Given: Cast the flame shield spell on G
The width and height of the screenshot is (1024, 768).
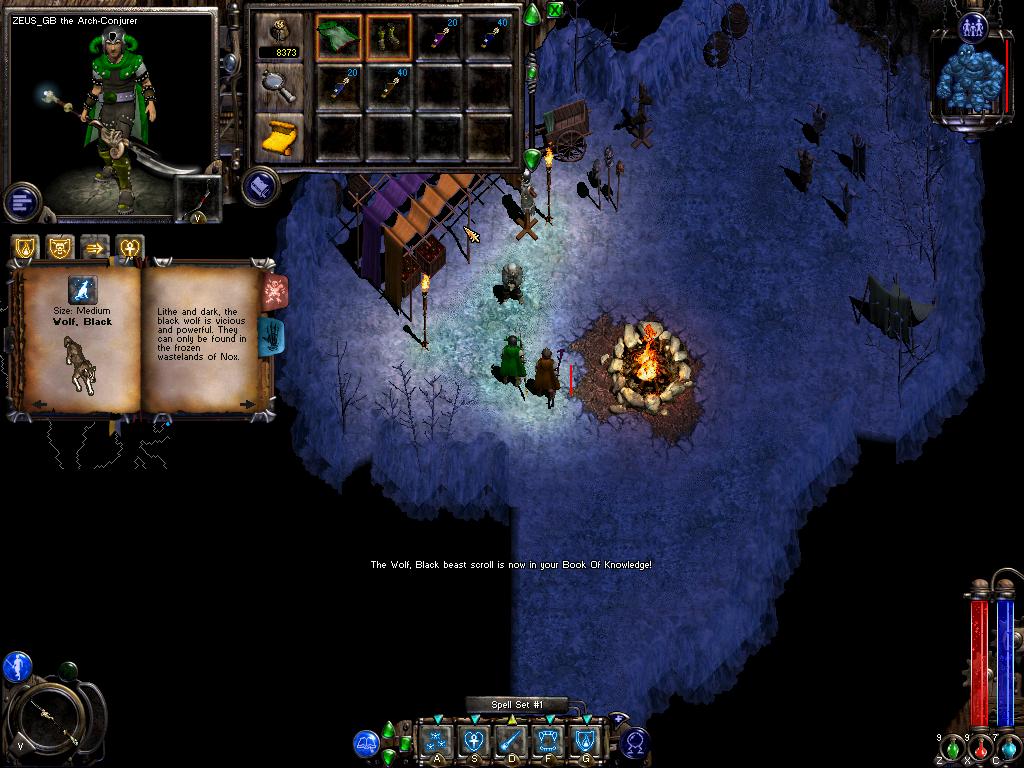Looking at the screenshot, I should (585, 741).
